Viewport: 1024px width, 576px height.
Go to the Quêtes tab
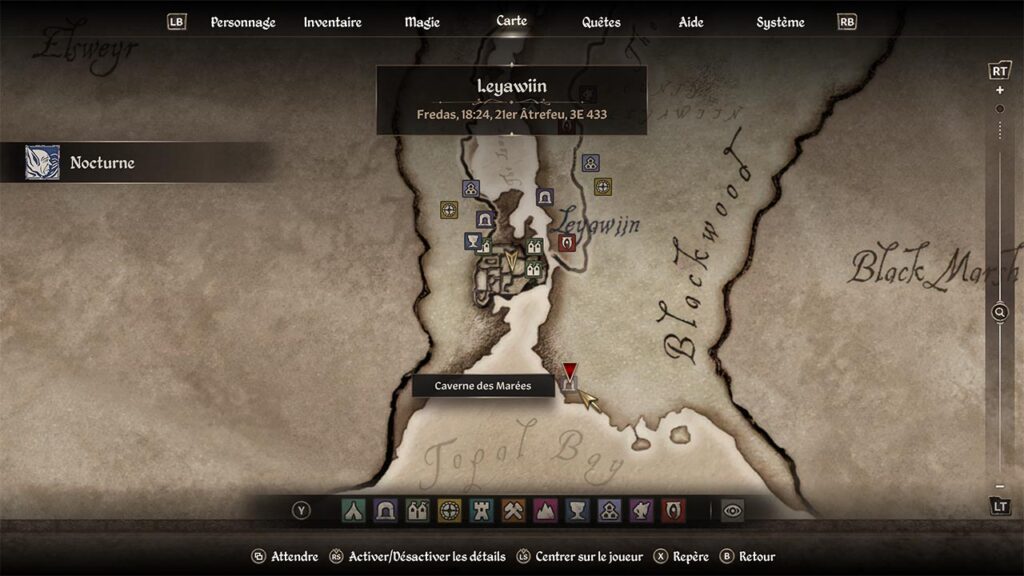coord(601,22)
